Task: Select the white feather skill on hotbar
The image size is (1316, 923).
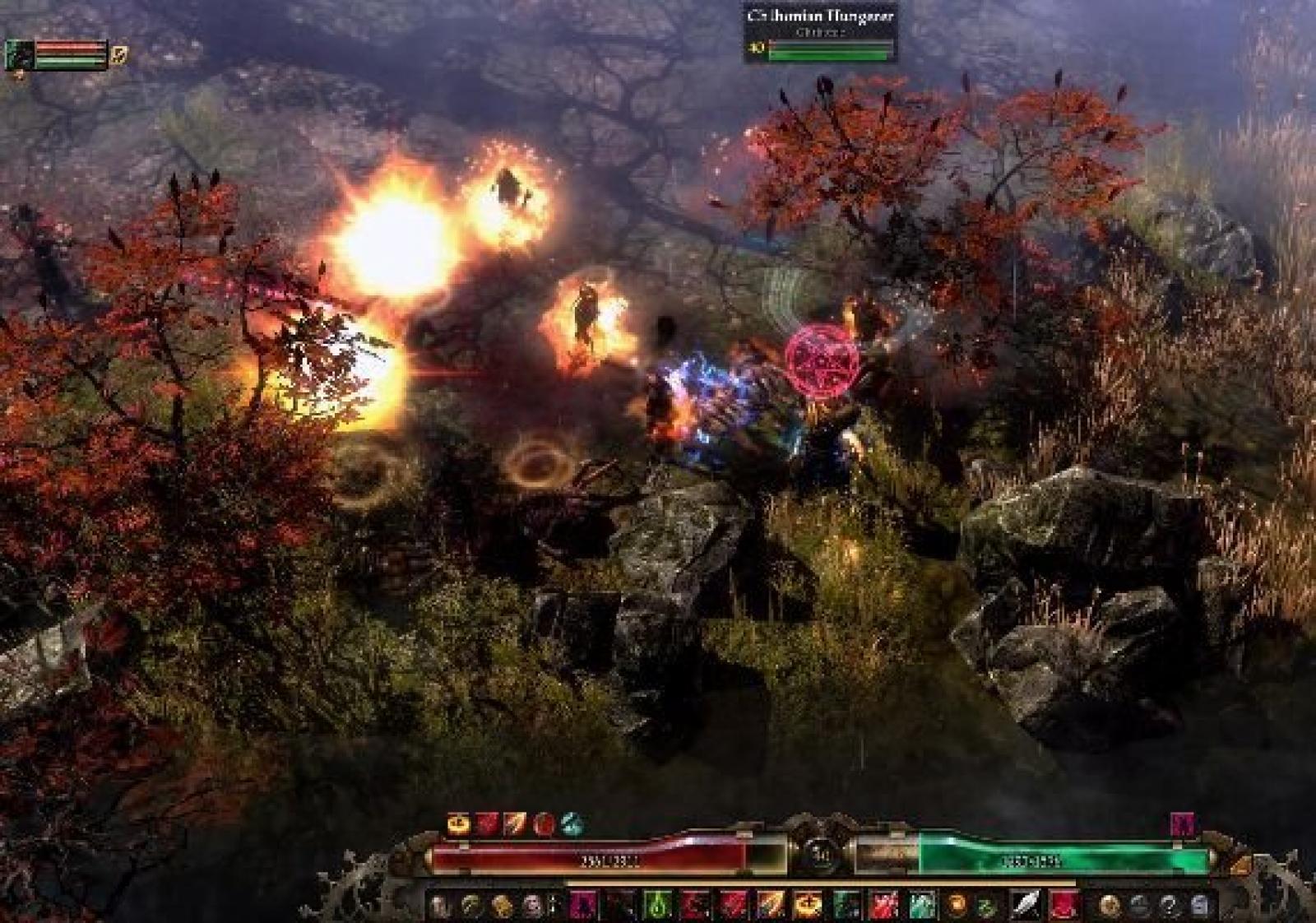Action: coord(1025,905)
